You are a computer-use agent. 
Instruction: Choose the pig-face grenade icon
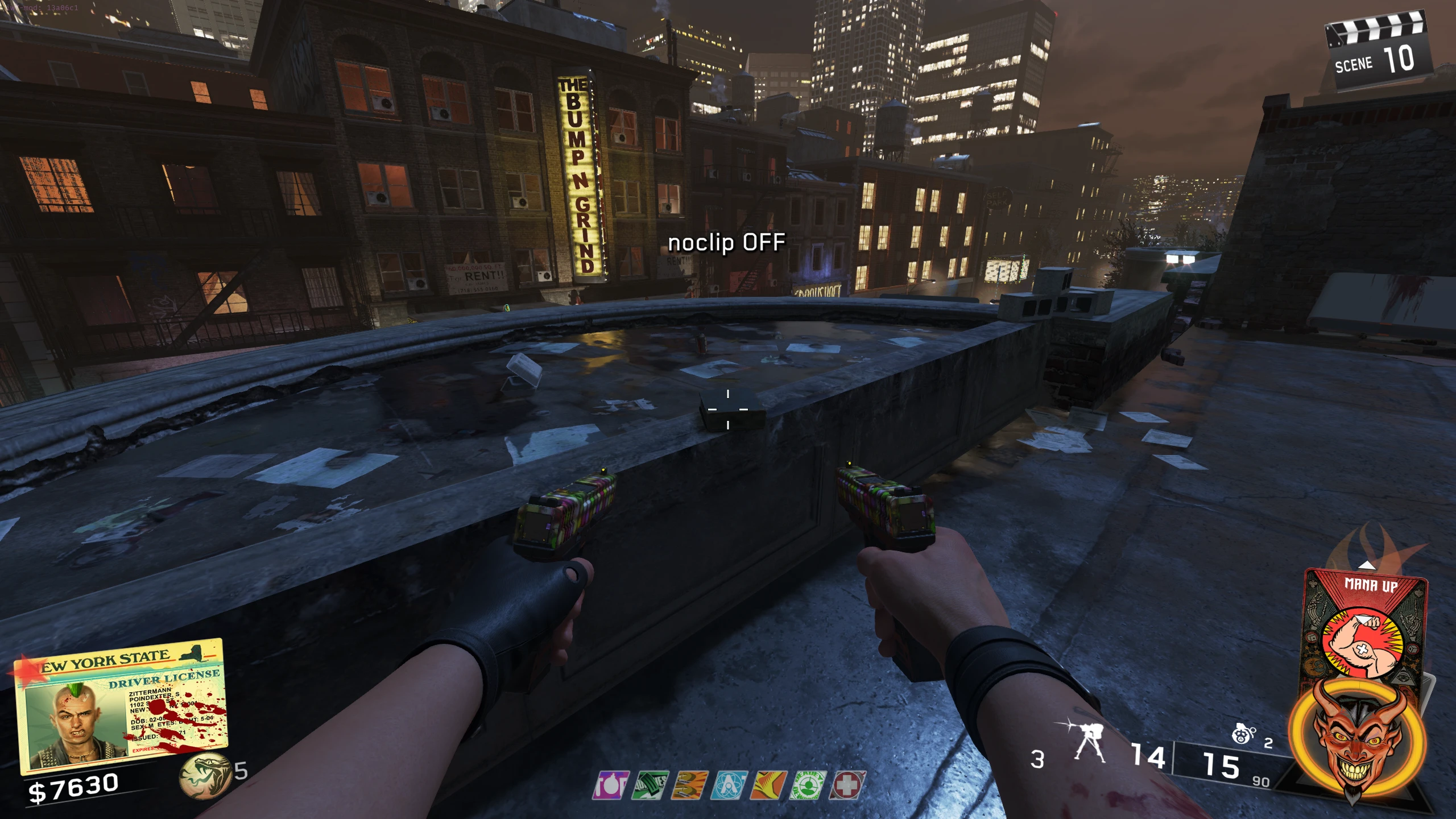point(1243,735)
